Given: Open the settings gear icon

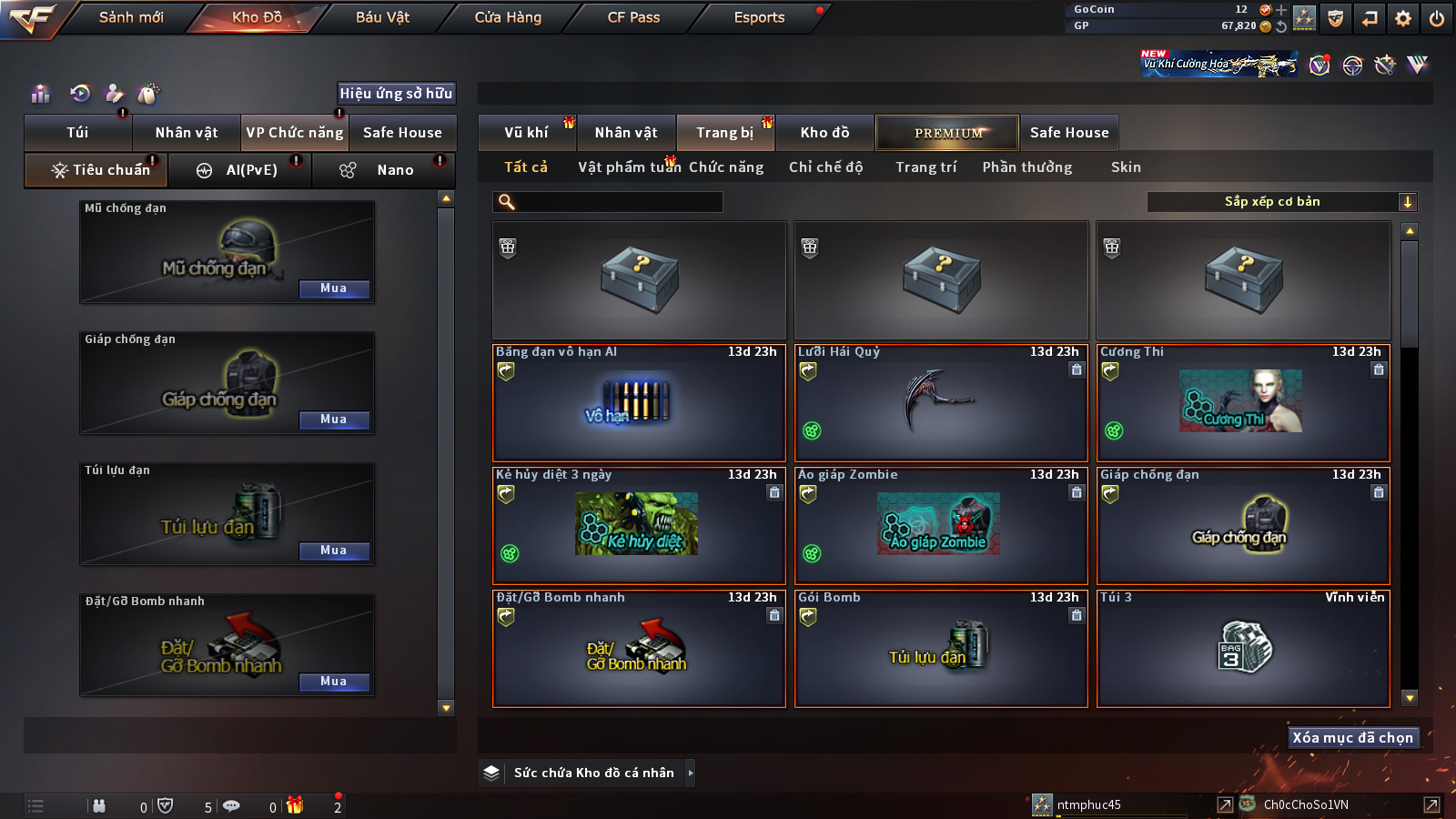Looking at the screenshot, I should click(x=1403, y=18).
